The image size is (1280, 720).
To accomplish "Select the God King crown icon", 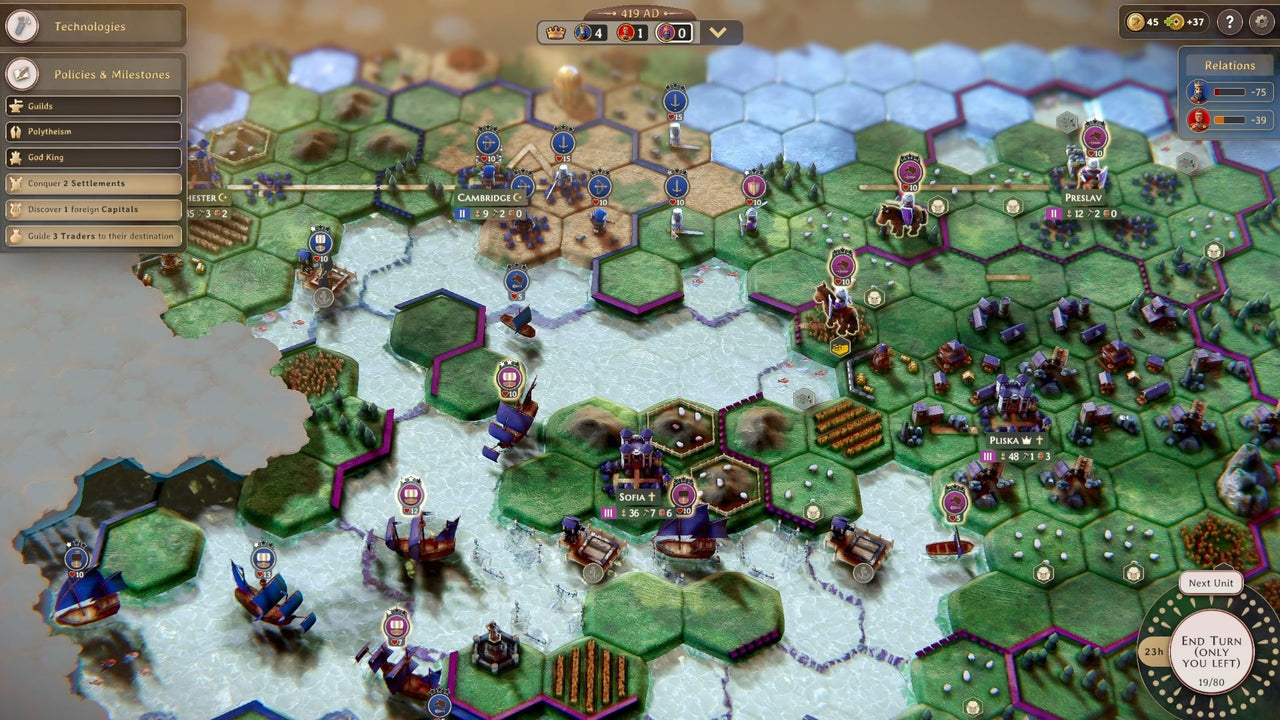I will [14, 157].
